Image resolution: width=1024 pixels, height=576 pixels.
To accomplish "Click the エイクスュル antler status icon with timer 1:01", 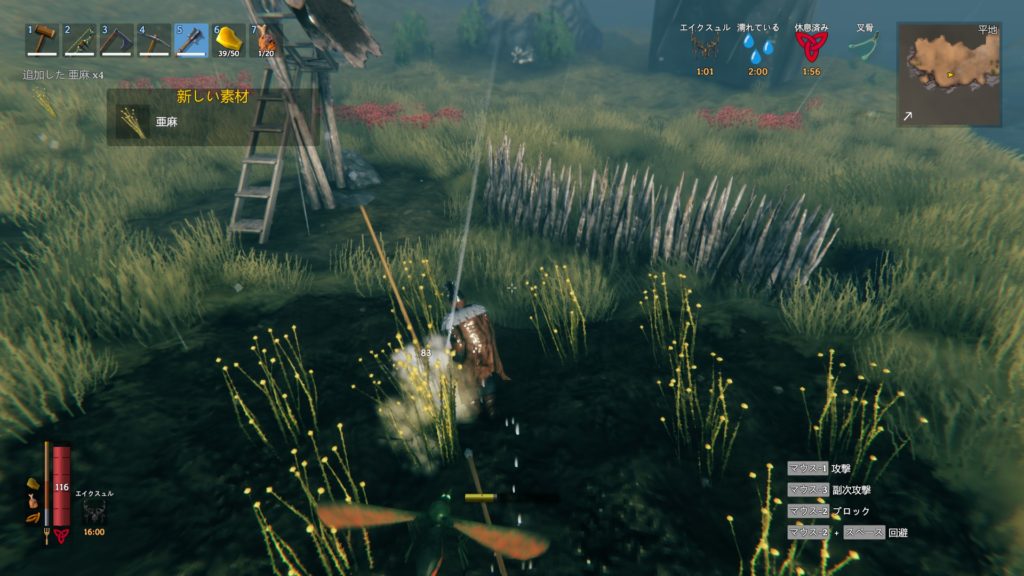I will pos(705,47).
